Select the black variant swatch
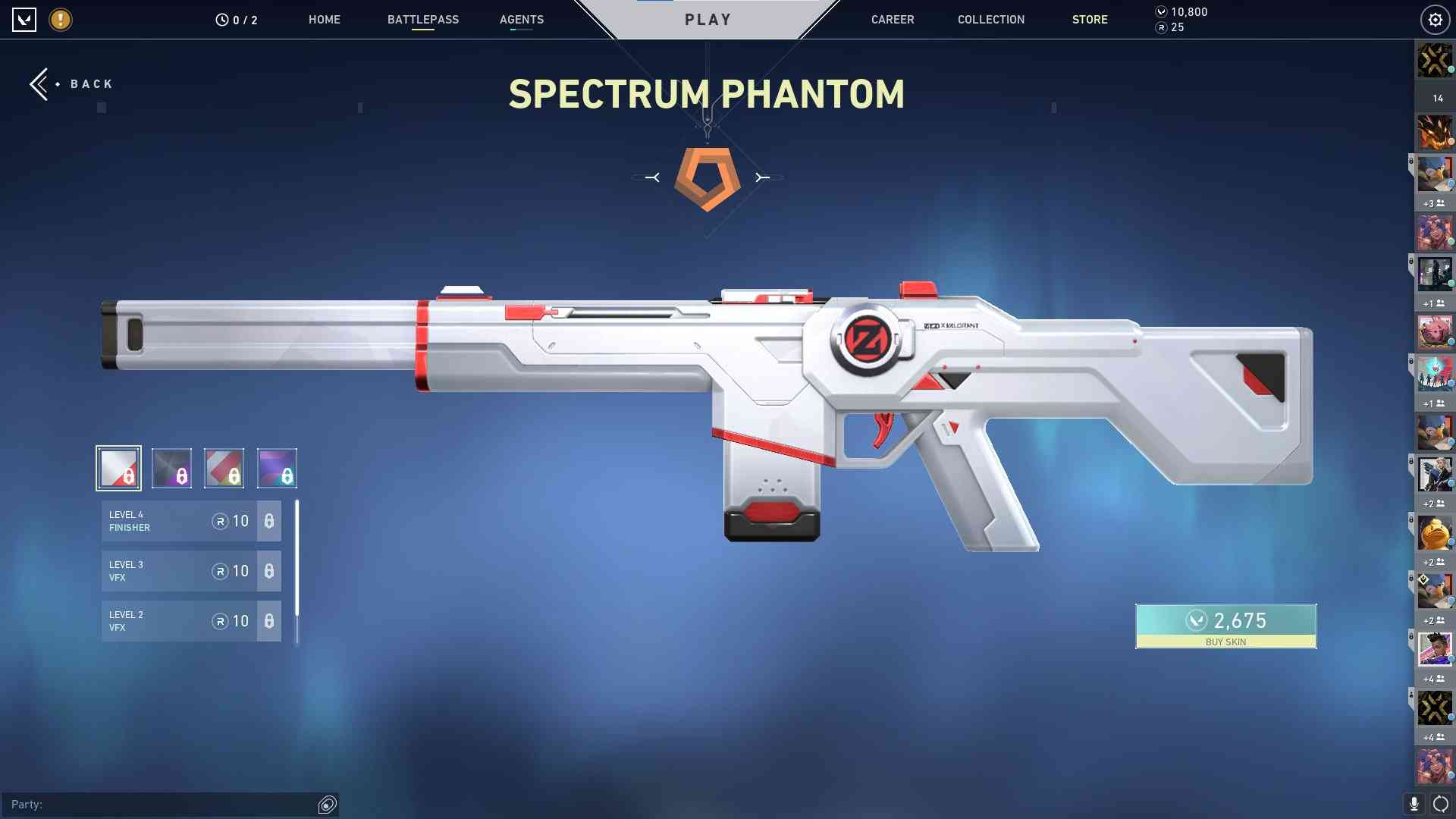This screenshot has height=819, width=1456. (x=171, y=468)
